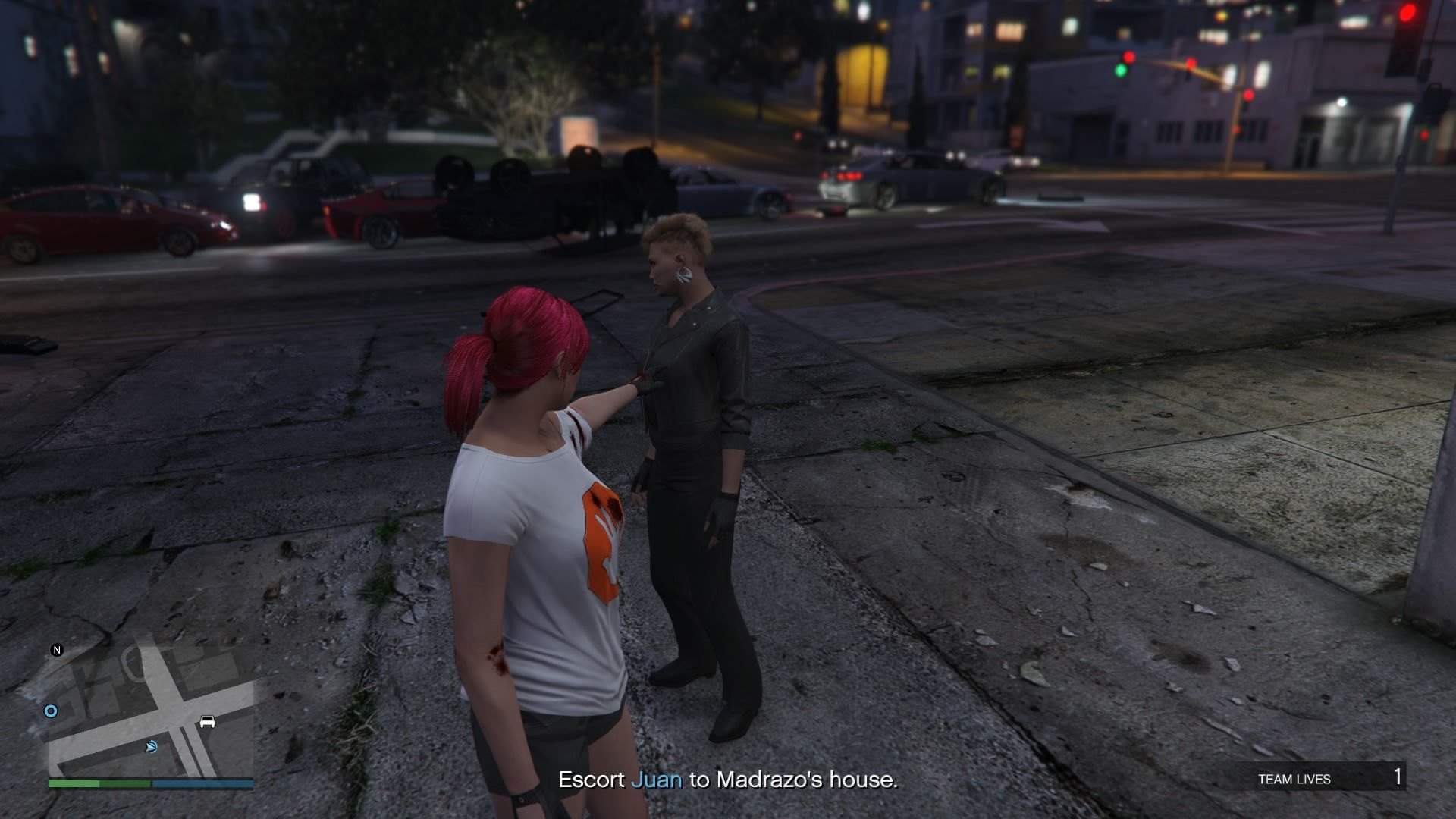1456x819 pixels.
Task: Click the red traffic light at the intersection
Action: pyautogui.click(x=1128, y=57)
